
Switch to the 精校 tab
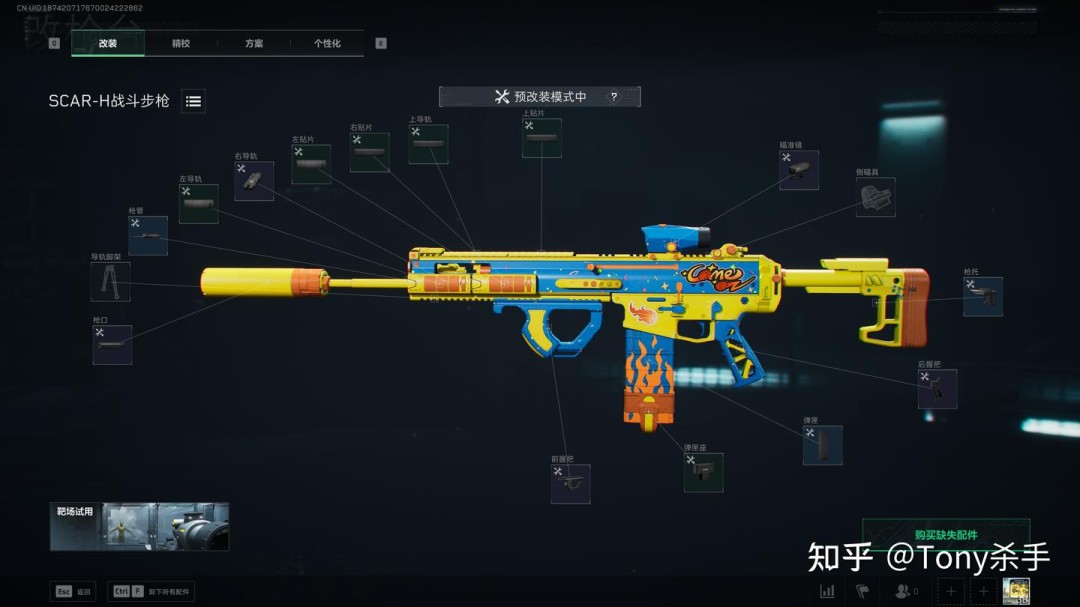click(181, 43)
